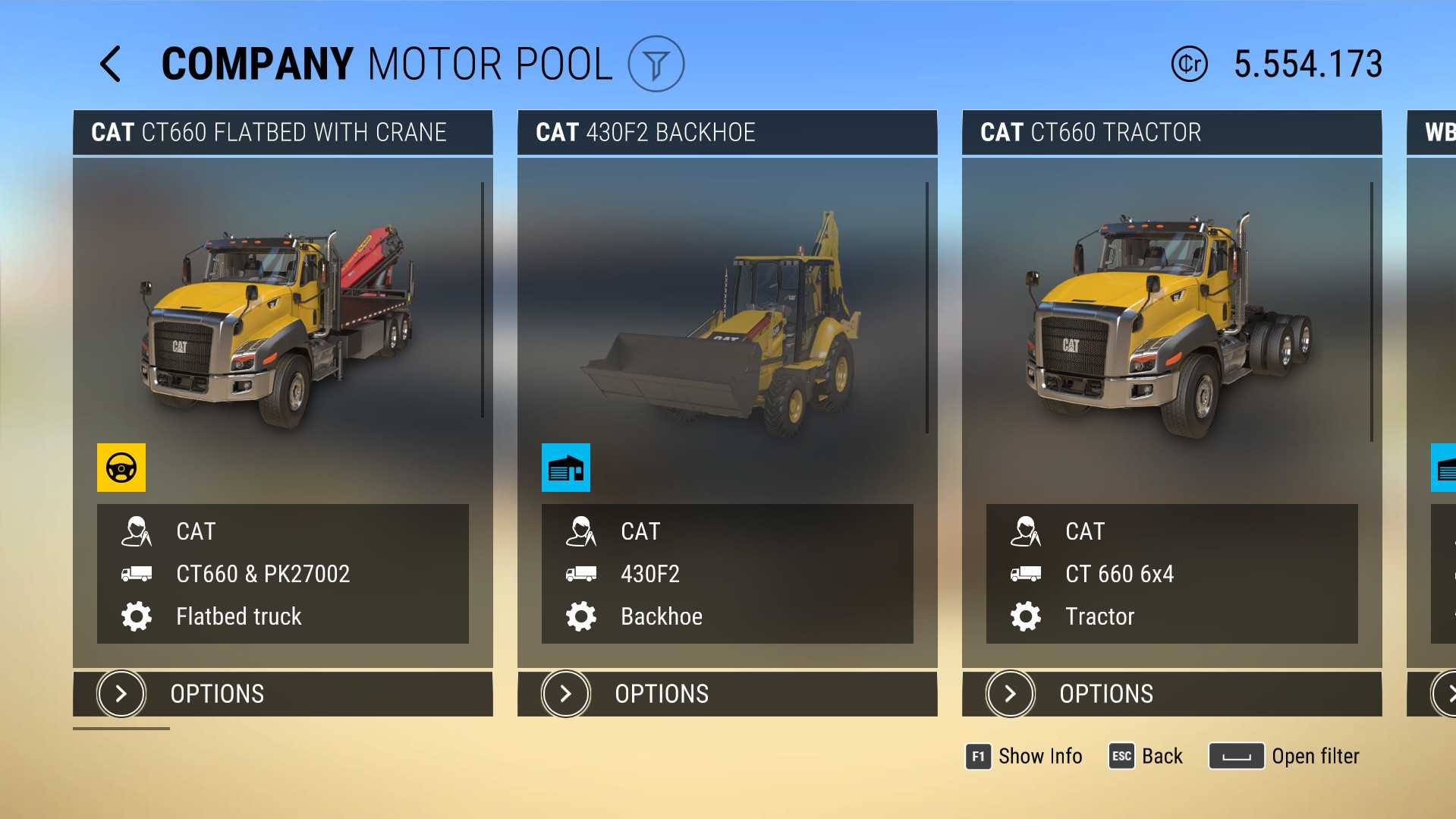Expand OPTIONS on the CT660 Flatbed card

click(x=282, y=693)
